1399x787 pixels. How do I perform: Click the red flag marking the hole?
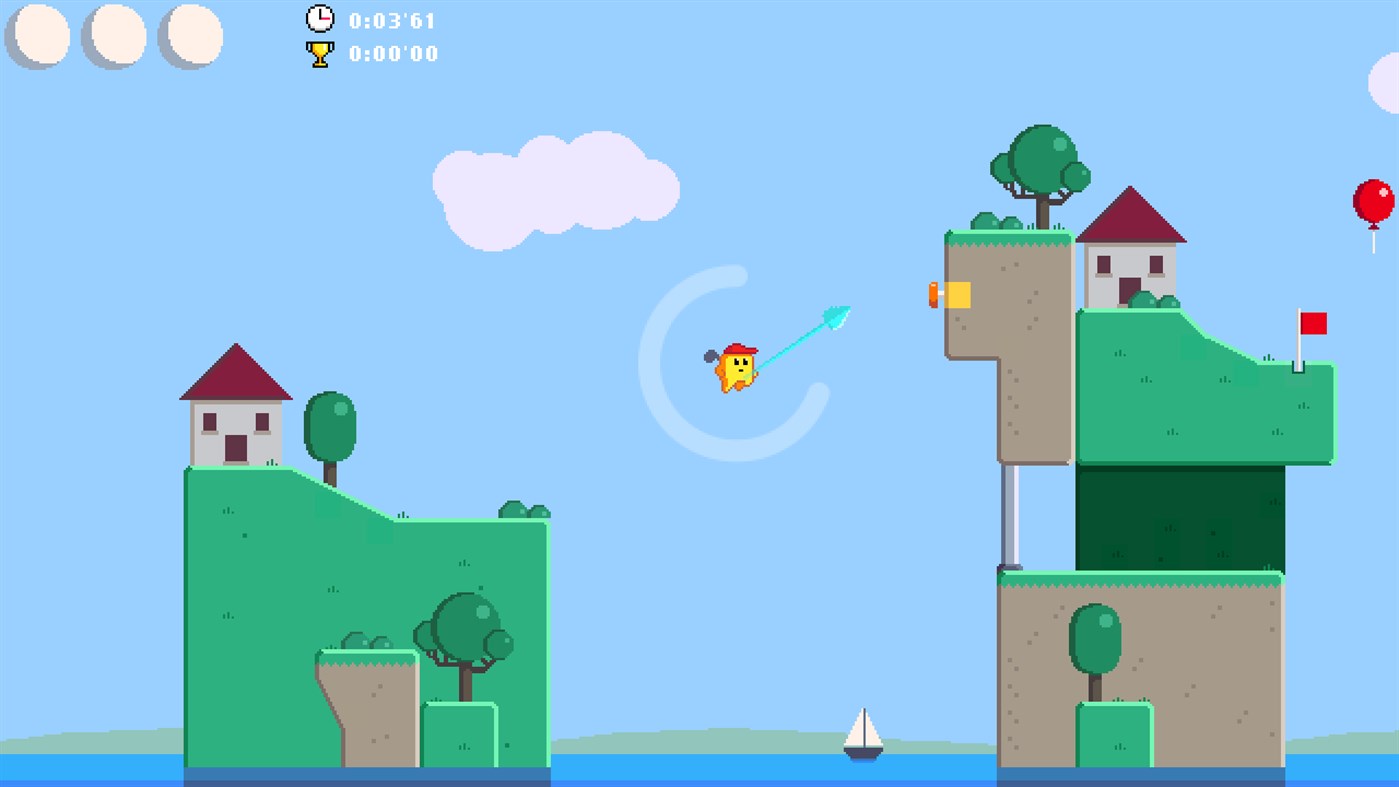click(1313, 325)
